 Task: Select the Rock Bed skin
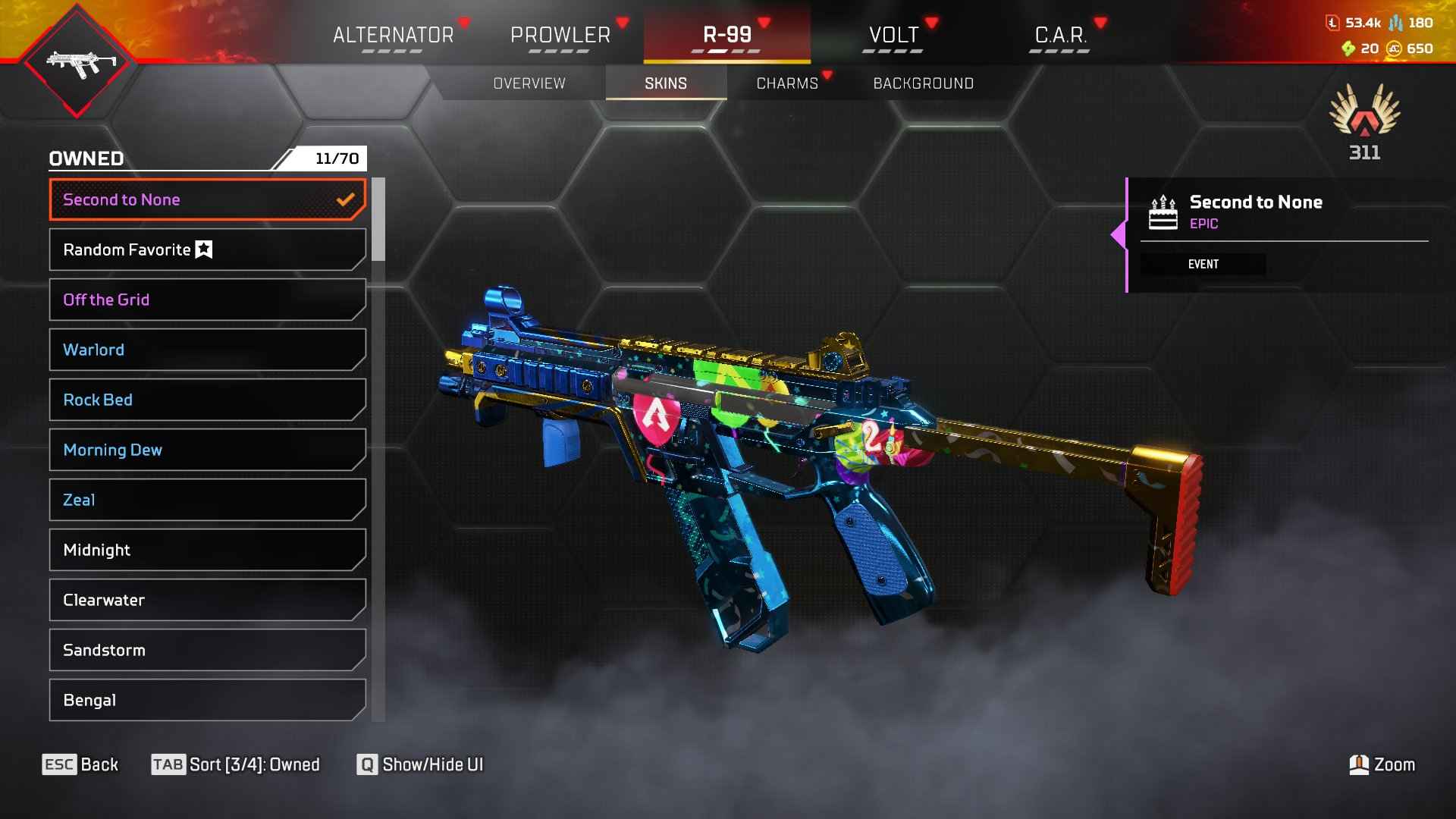207,400
